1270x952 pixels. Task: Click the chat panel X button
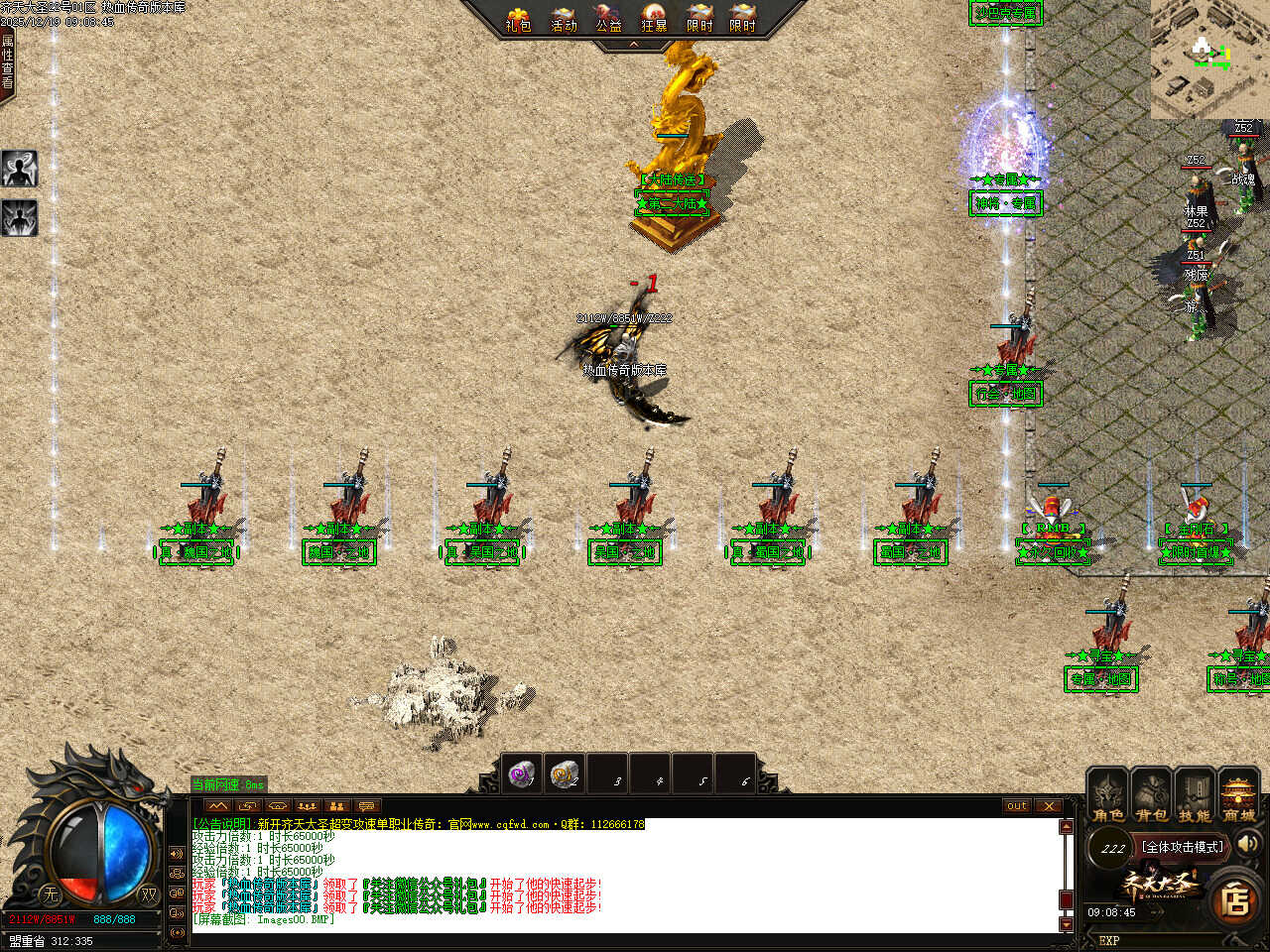(1049, 806)
